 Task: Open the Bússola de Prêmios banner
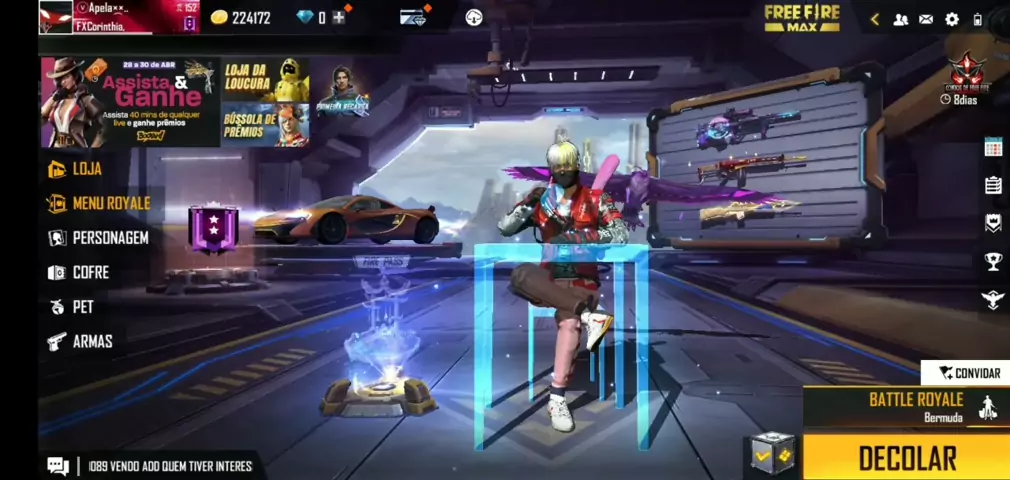tap(264, 125)
